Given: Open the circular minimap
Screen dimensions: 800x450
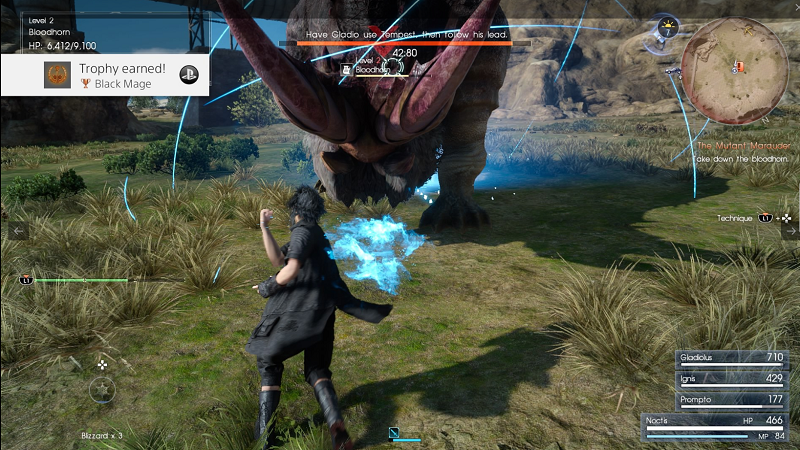Looking at the screenshot, I should click(740, 70).
